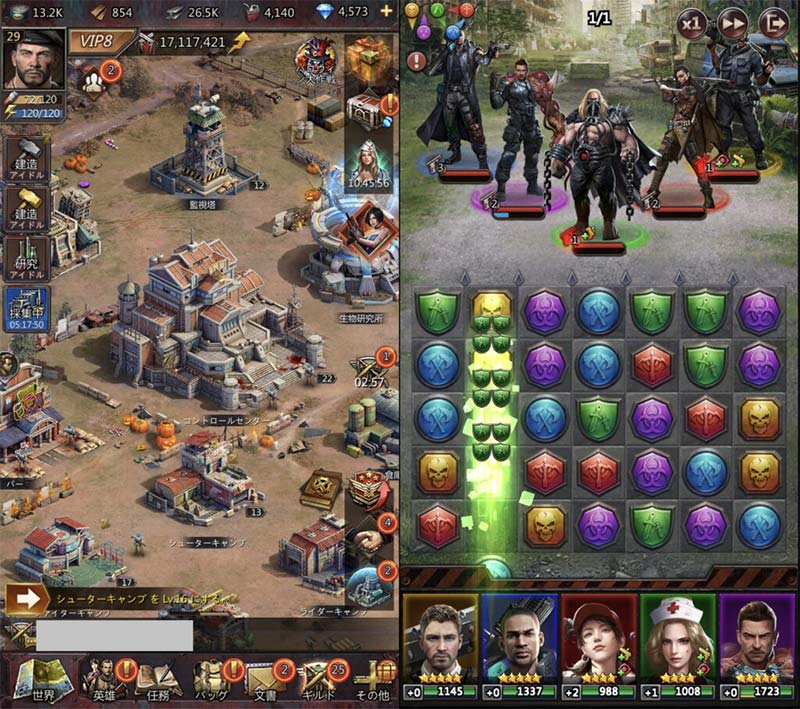Open the ギルド guild menu
800x709 pixels.
[318, 679]
